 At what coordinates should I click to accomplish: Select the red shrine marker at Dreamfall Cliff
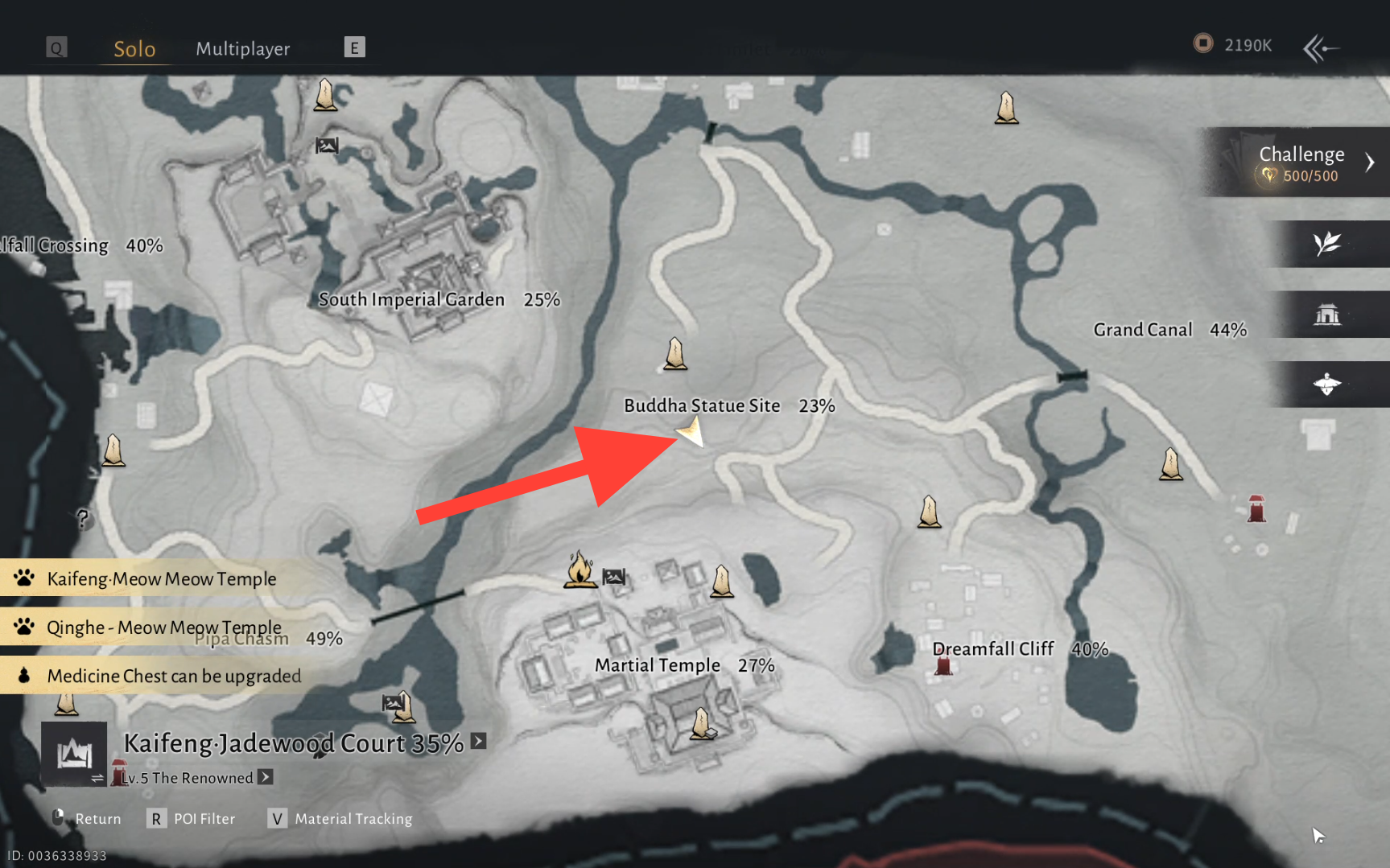coord(943,666)
